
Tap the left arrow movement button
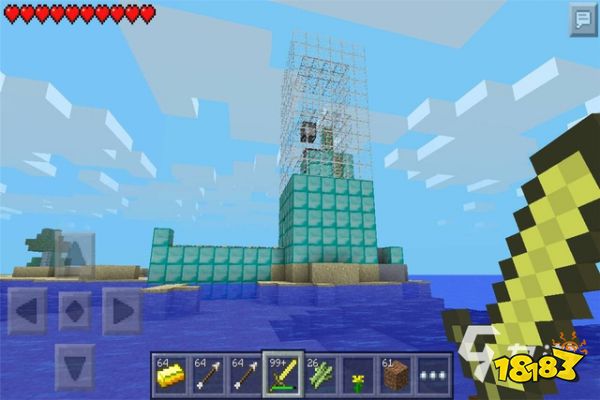tap(27, 310)
